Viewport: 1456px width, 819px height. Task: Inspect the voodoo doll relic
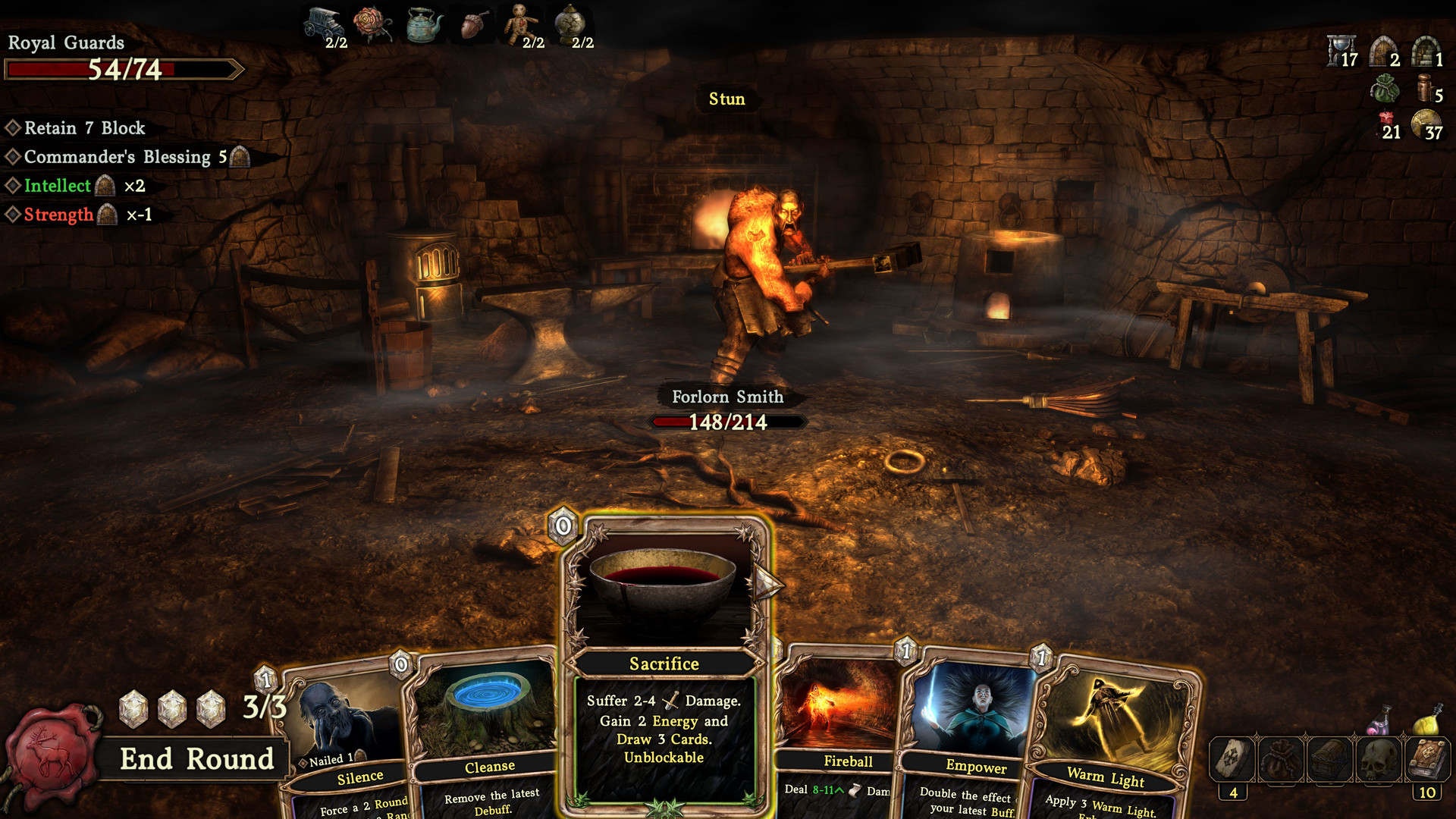521,24
